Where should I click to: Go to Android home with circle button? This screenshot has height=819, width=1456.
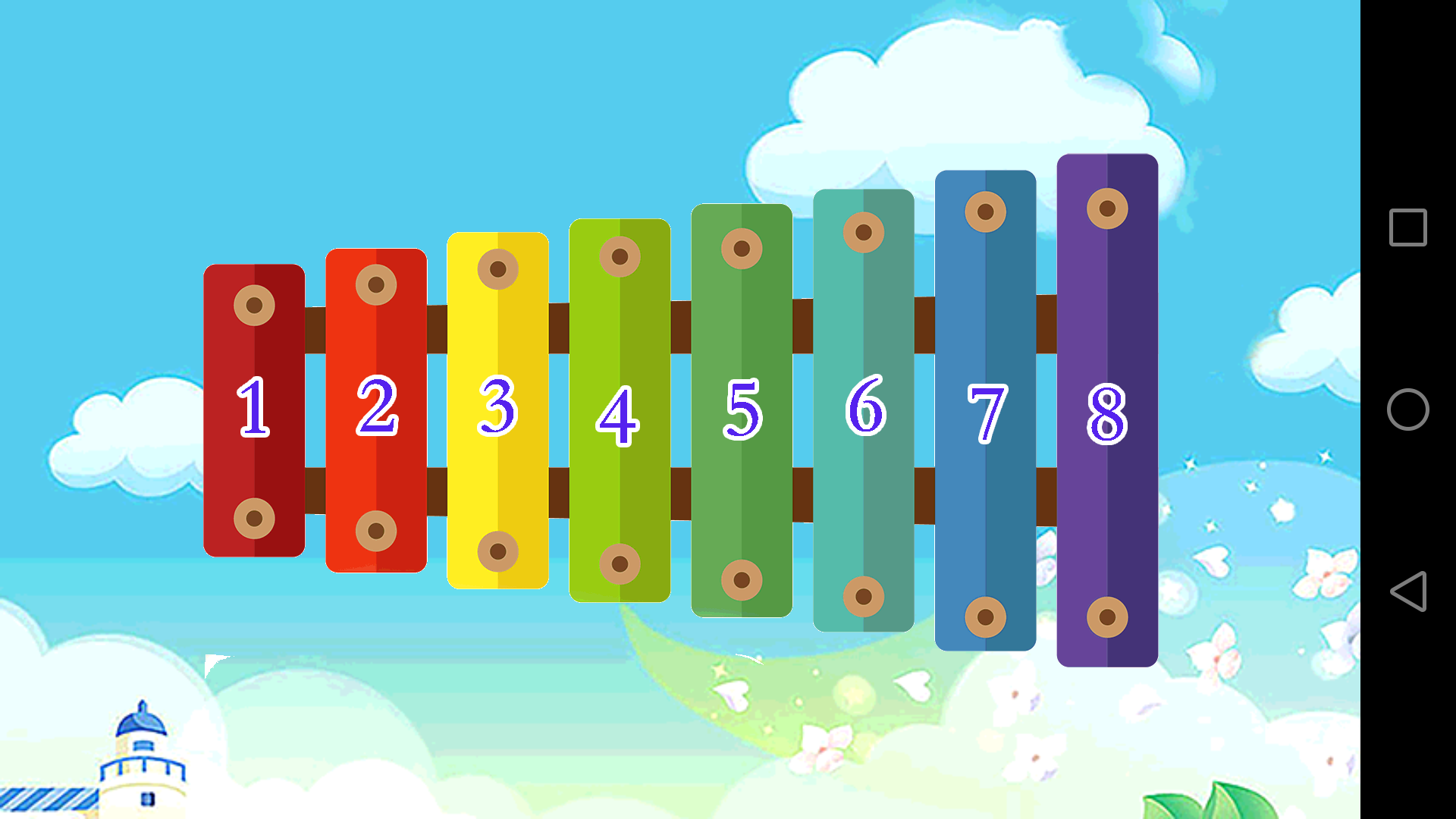click(x=1408, y=409)
